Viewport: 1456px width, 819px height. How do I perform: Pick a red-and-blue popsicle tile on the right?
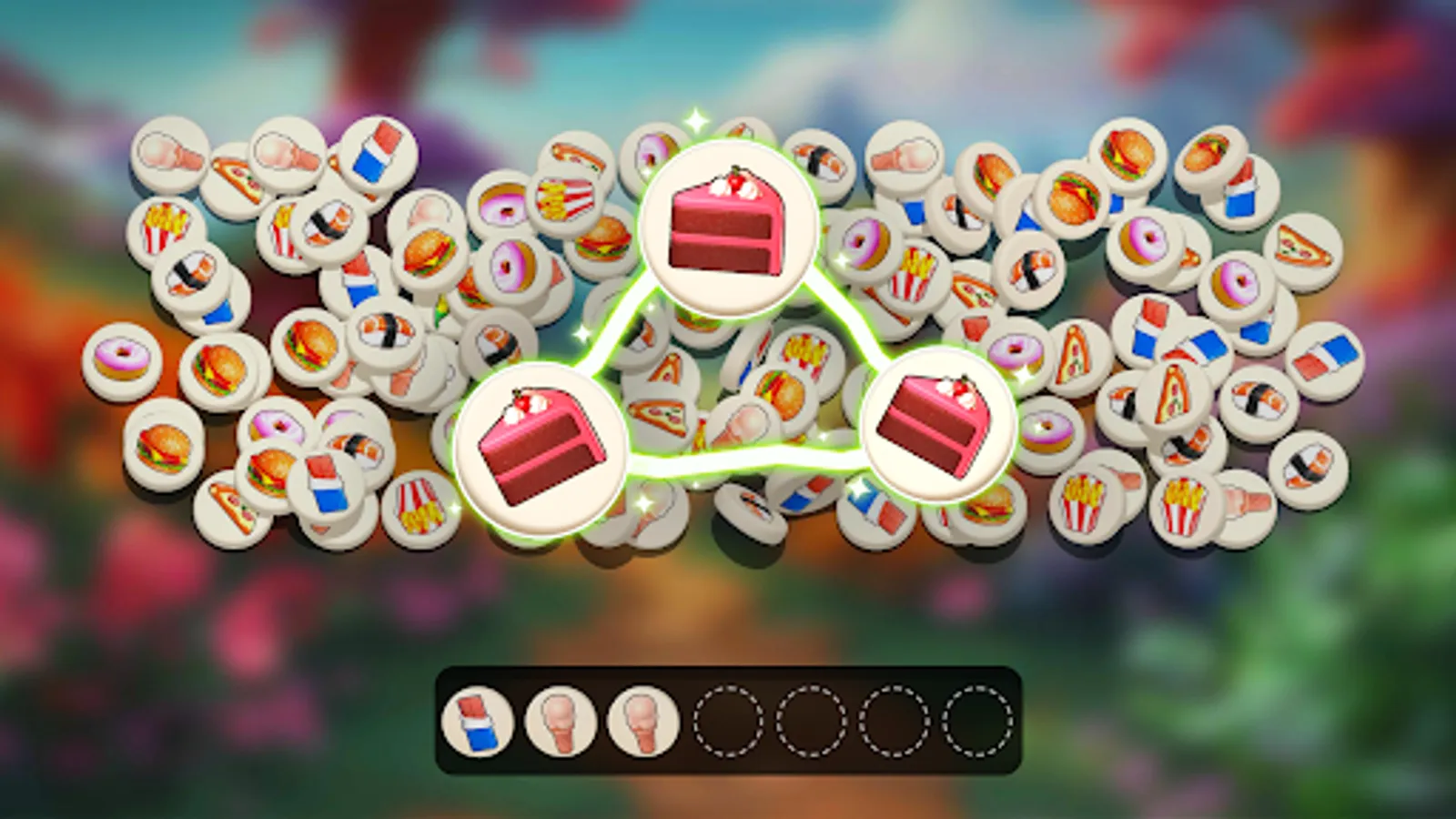tap(1326, 355)
